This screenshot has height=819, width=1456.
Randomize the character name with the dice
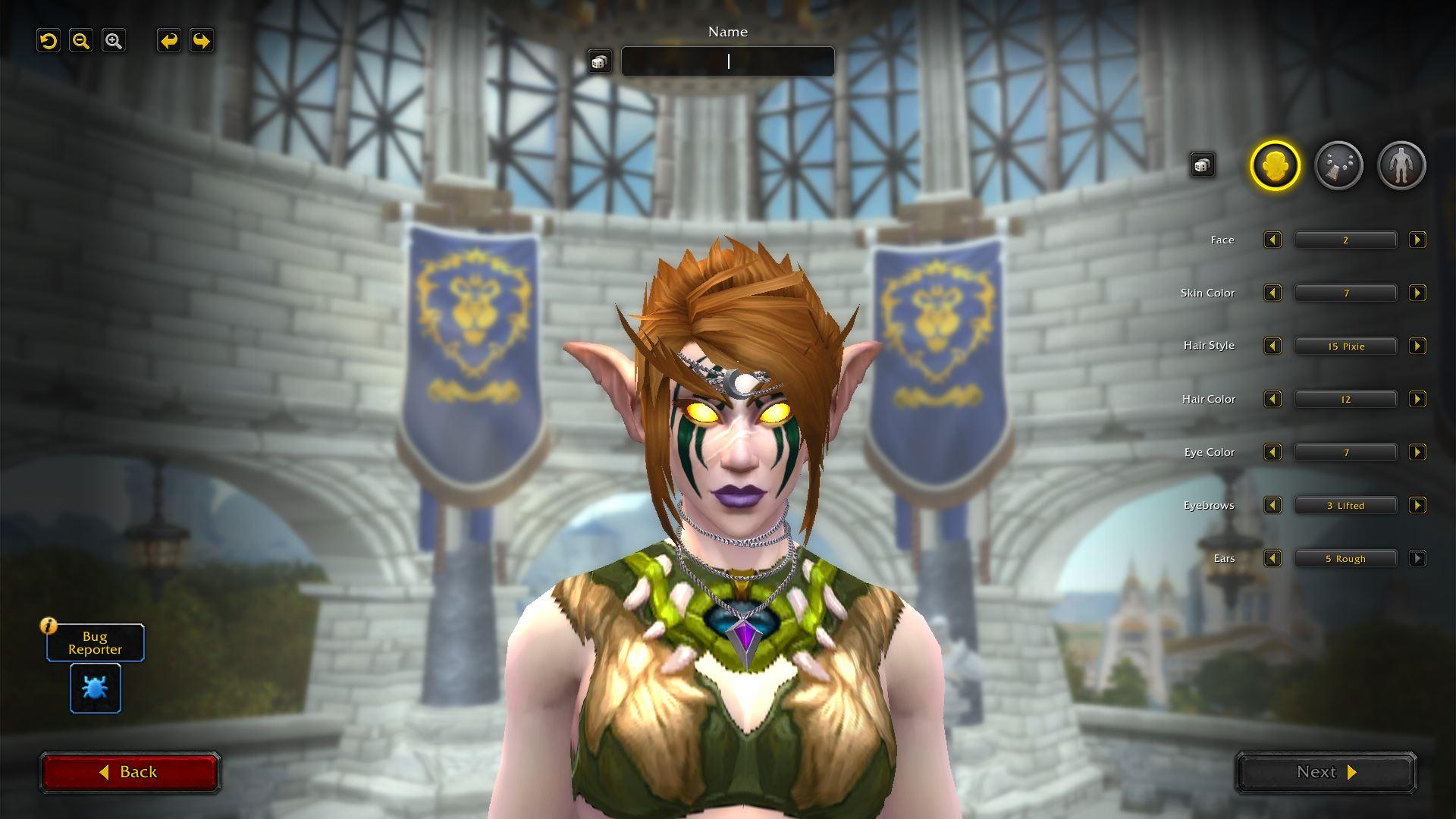click(x=599, y=62)
